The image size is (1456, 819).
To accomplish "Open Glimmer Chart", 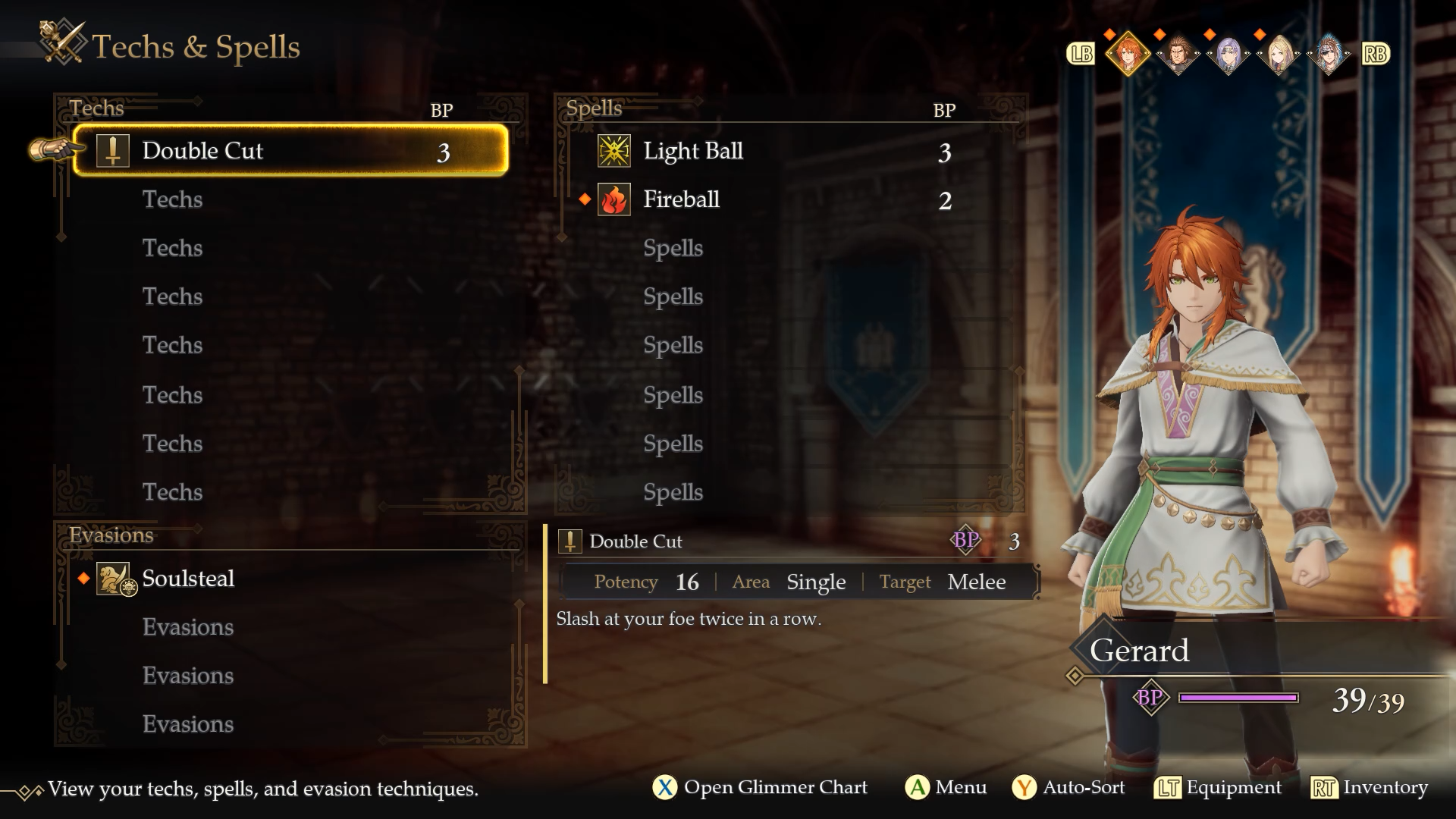I will [760, 788].
